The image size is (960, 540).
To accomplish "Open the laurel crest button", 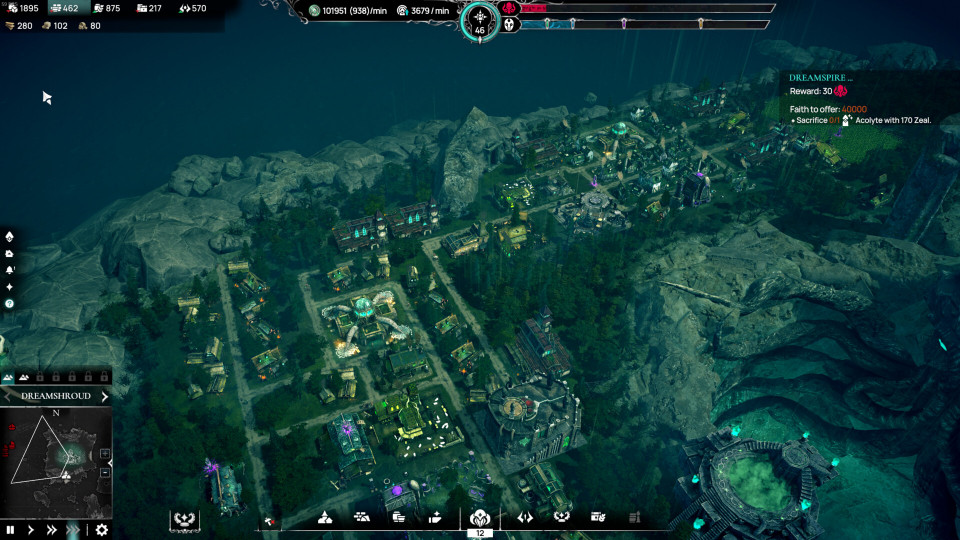I will (x=184, y=519).
